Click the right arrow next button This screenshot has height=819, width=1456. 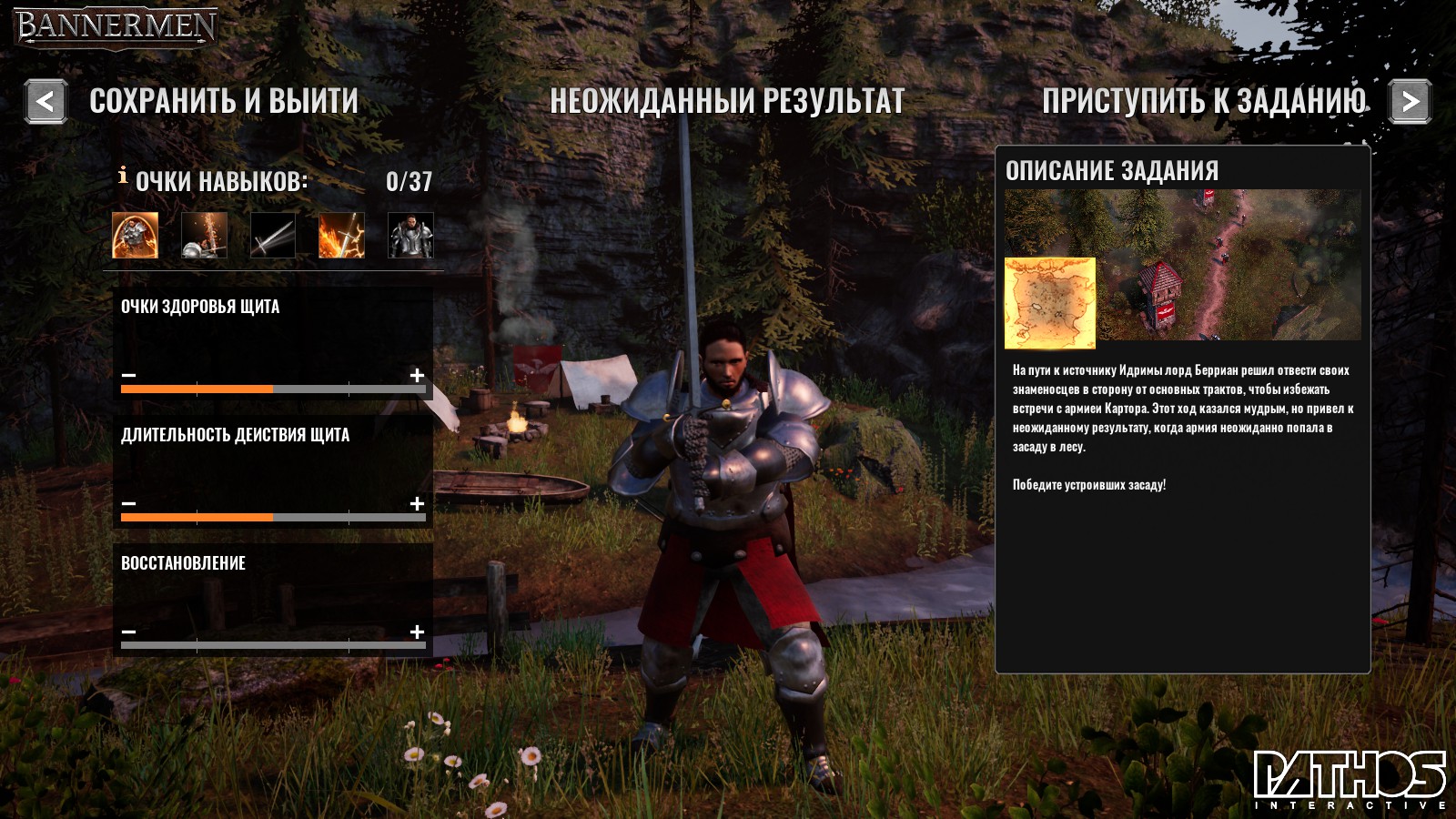click(x=1410, y=101)
